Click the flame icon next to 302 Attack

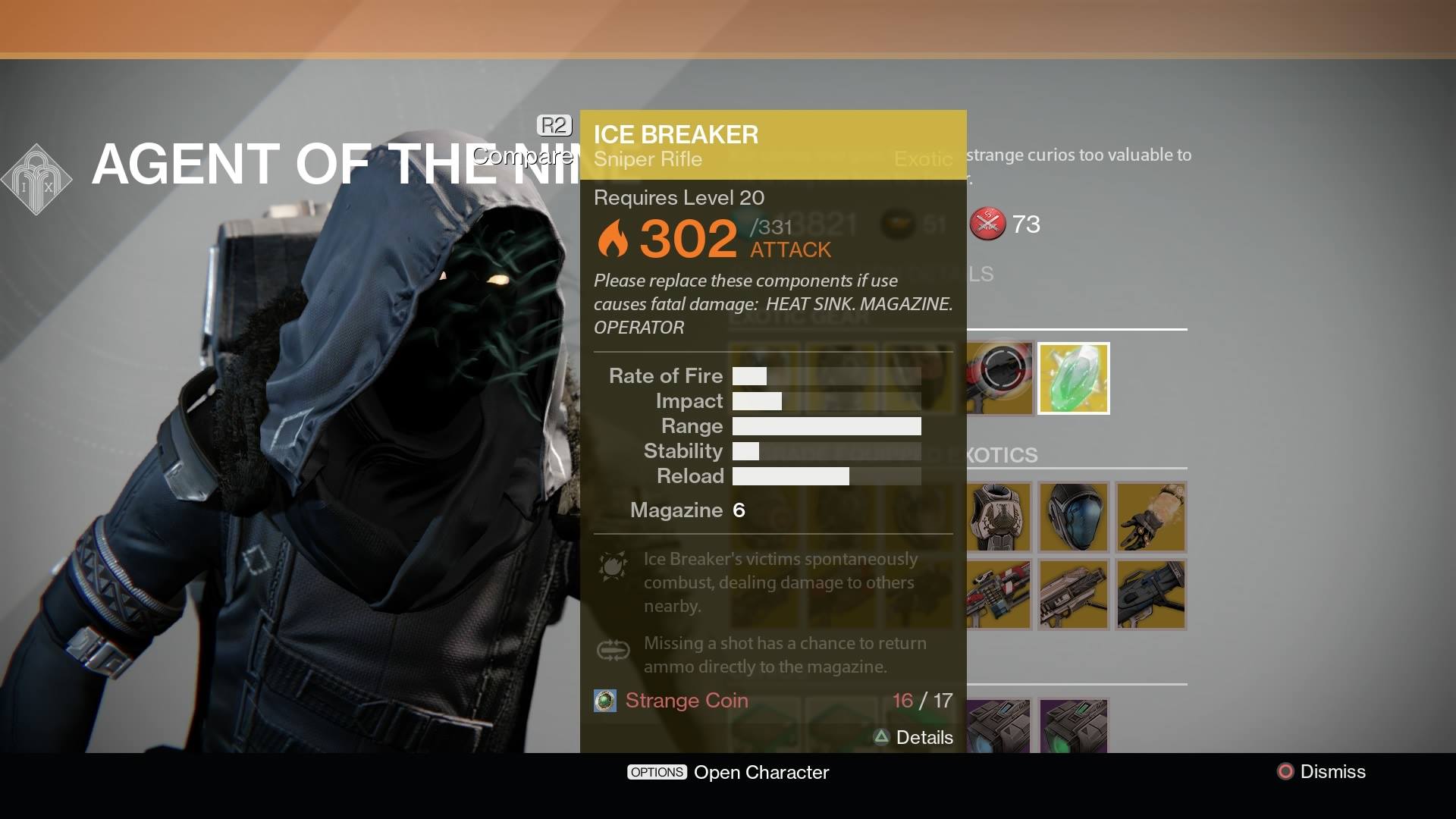click(x=615, y=239)
